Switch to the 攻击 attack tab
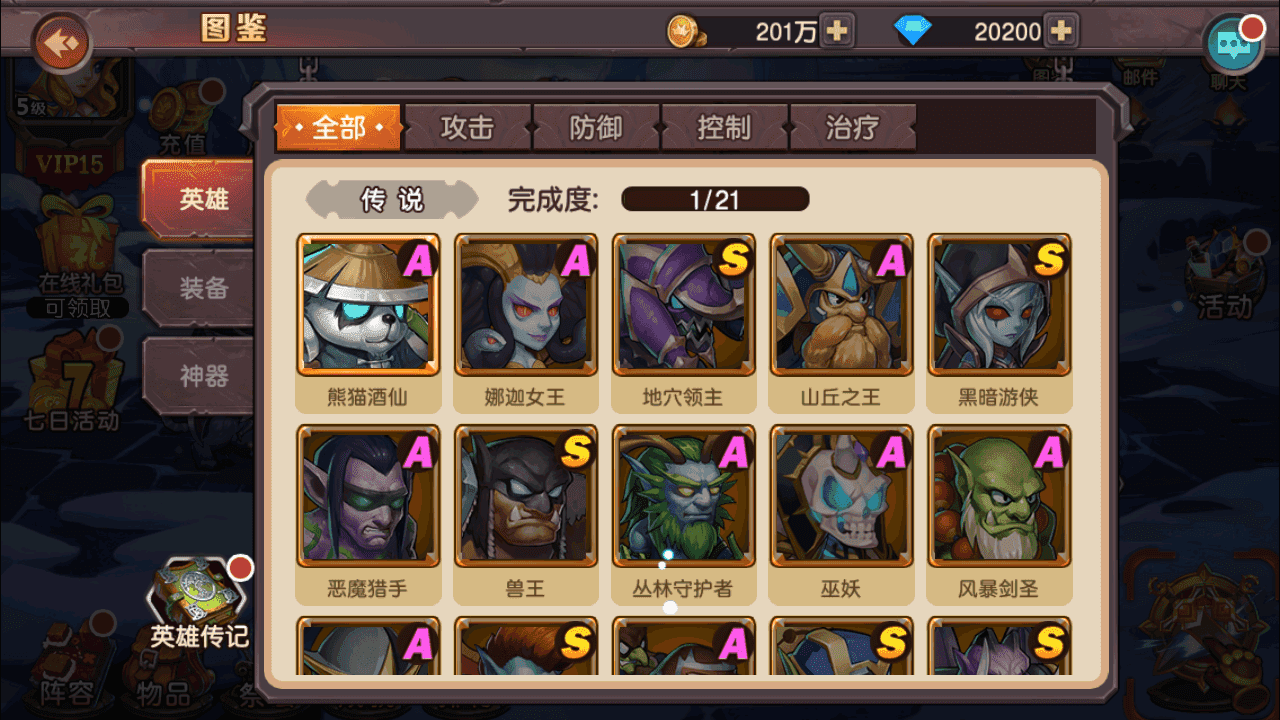Screen dimensions: 1280x720 coord(467,127)
